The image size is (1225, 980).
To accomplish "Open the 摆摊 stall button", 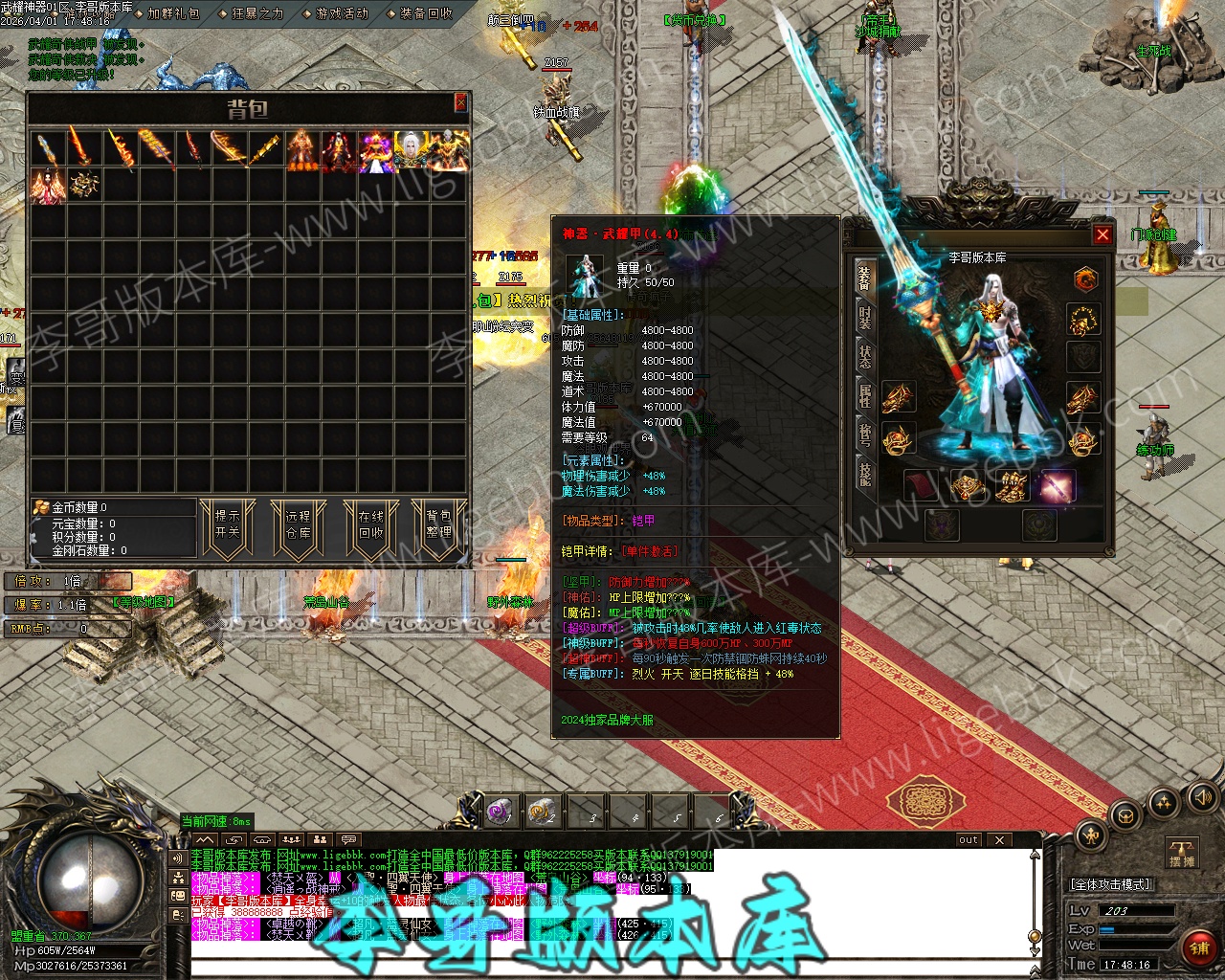I will tap(1182, 854).
